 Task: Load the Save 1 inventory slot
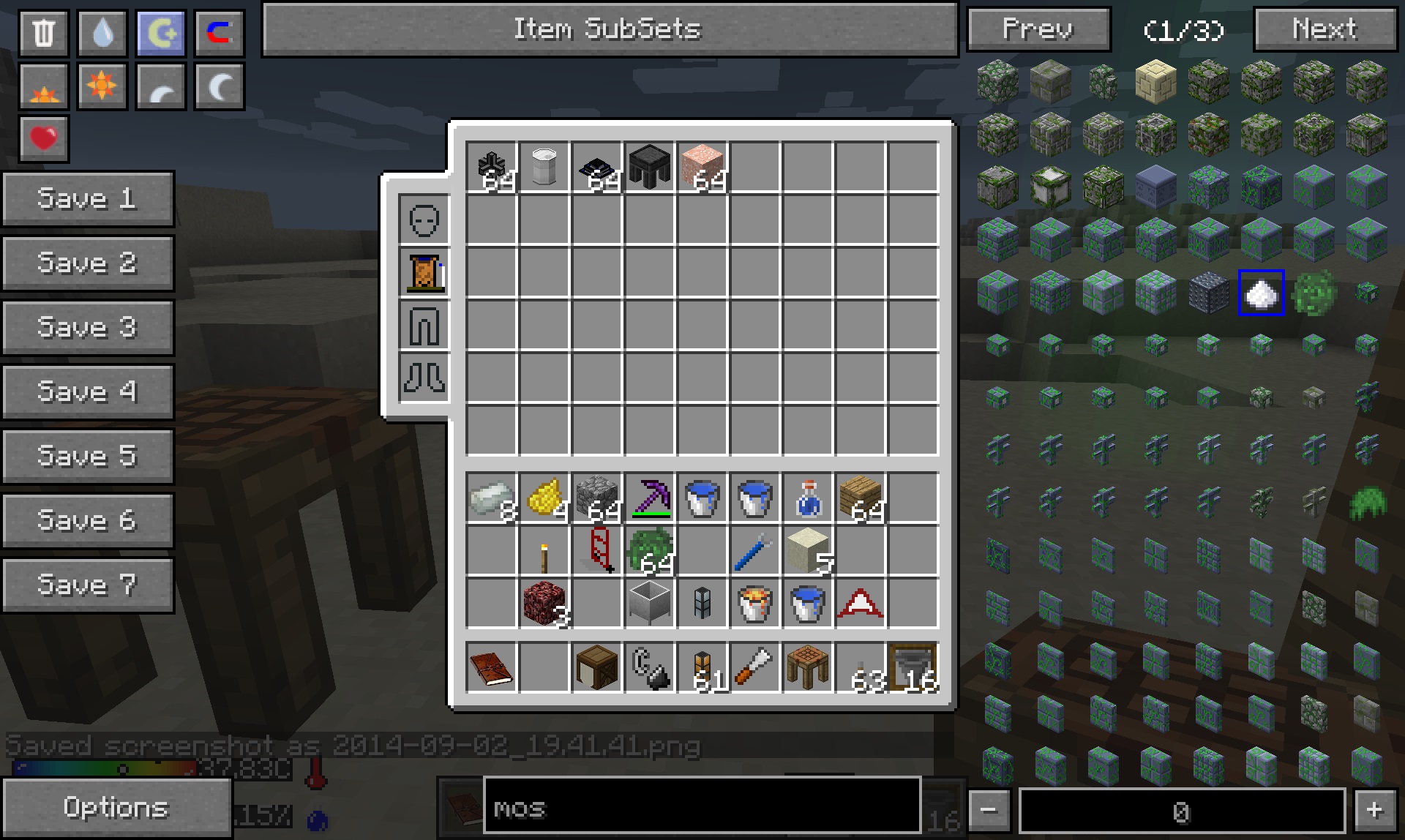pos(88,198)
